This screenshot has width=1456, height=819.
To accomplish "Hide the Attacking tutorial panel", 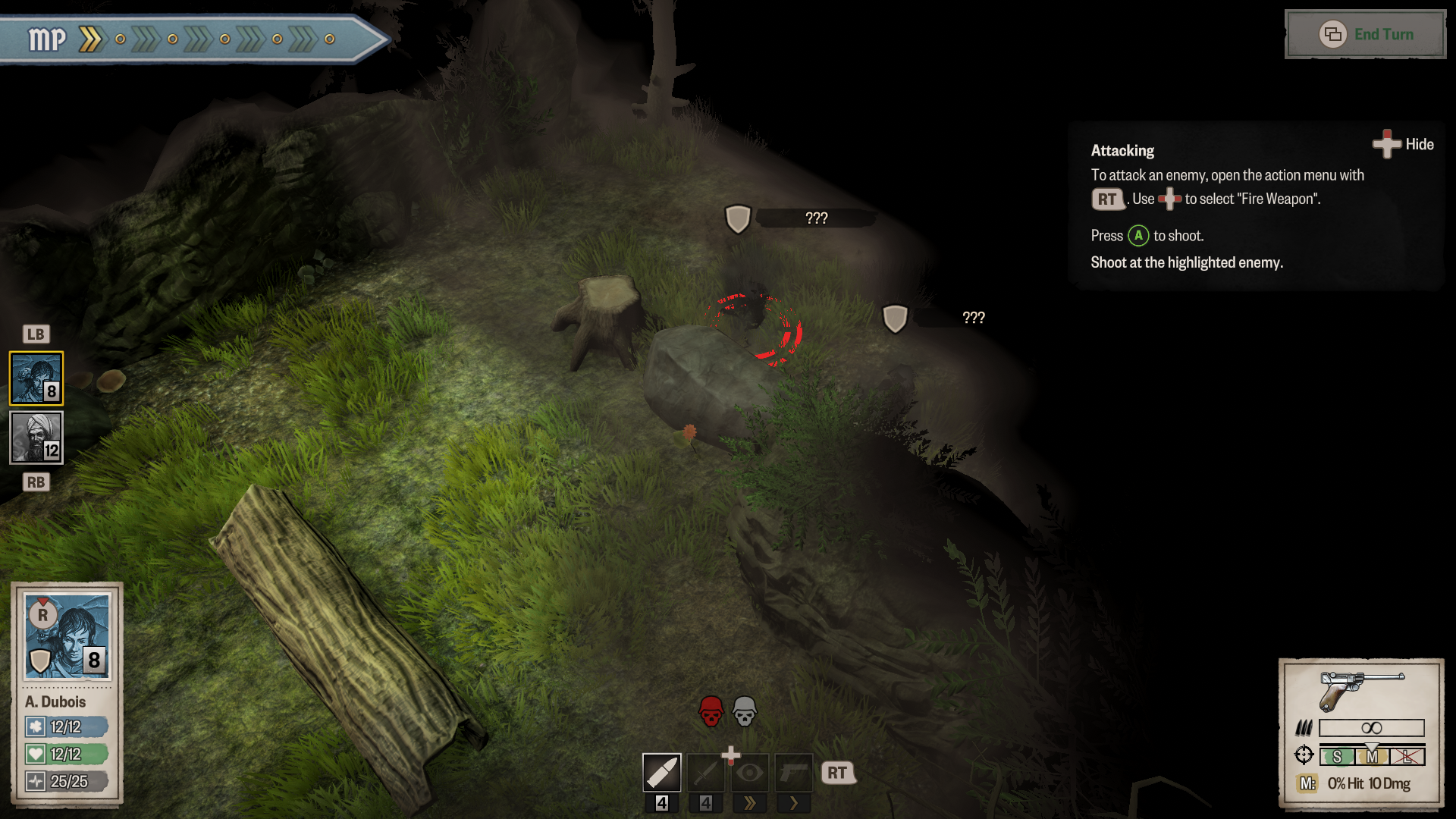I will (x=1402, y=144).
